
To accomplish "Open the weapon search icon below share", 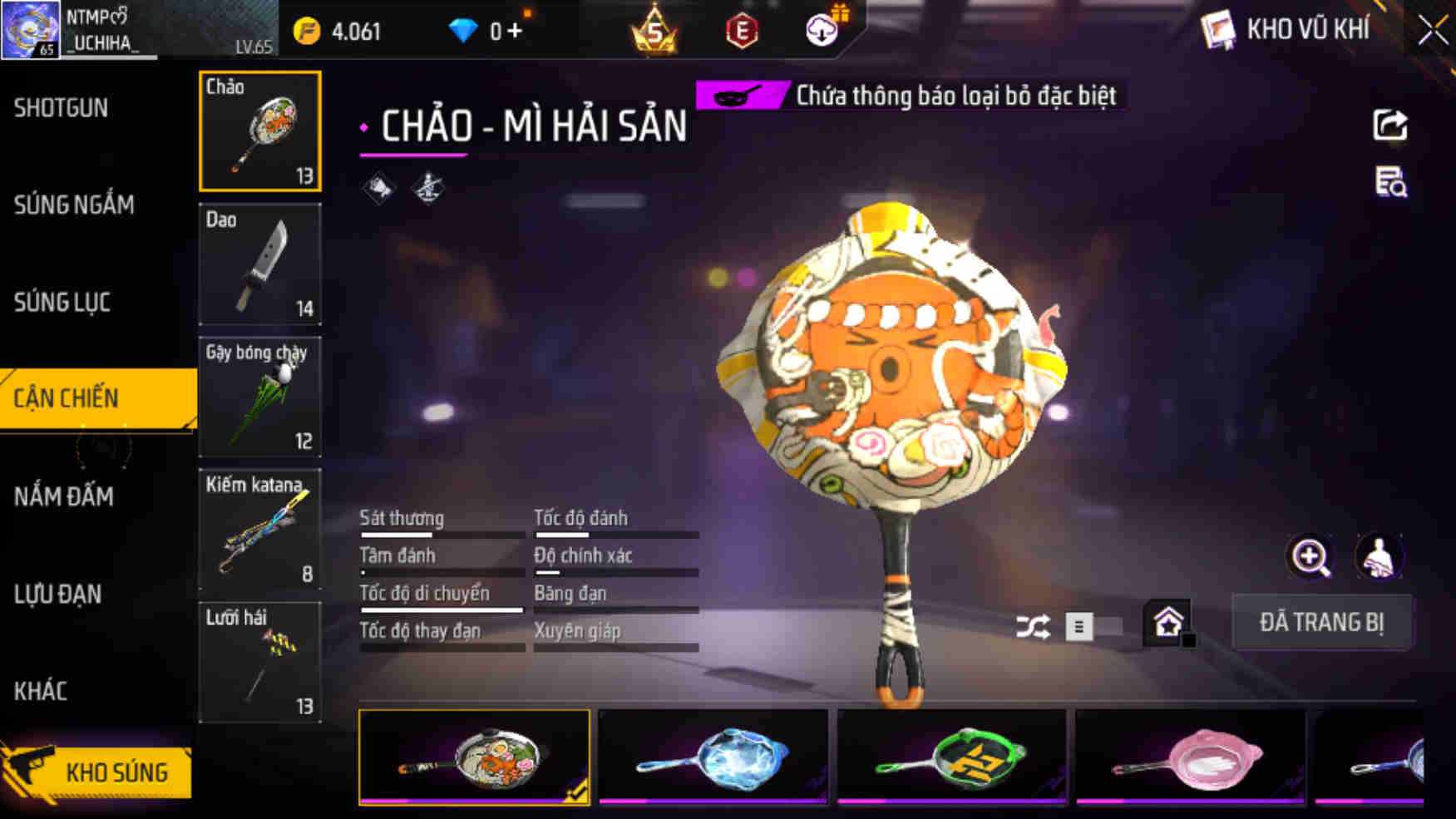I will [1391, 185].
